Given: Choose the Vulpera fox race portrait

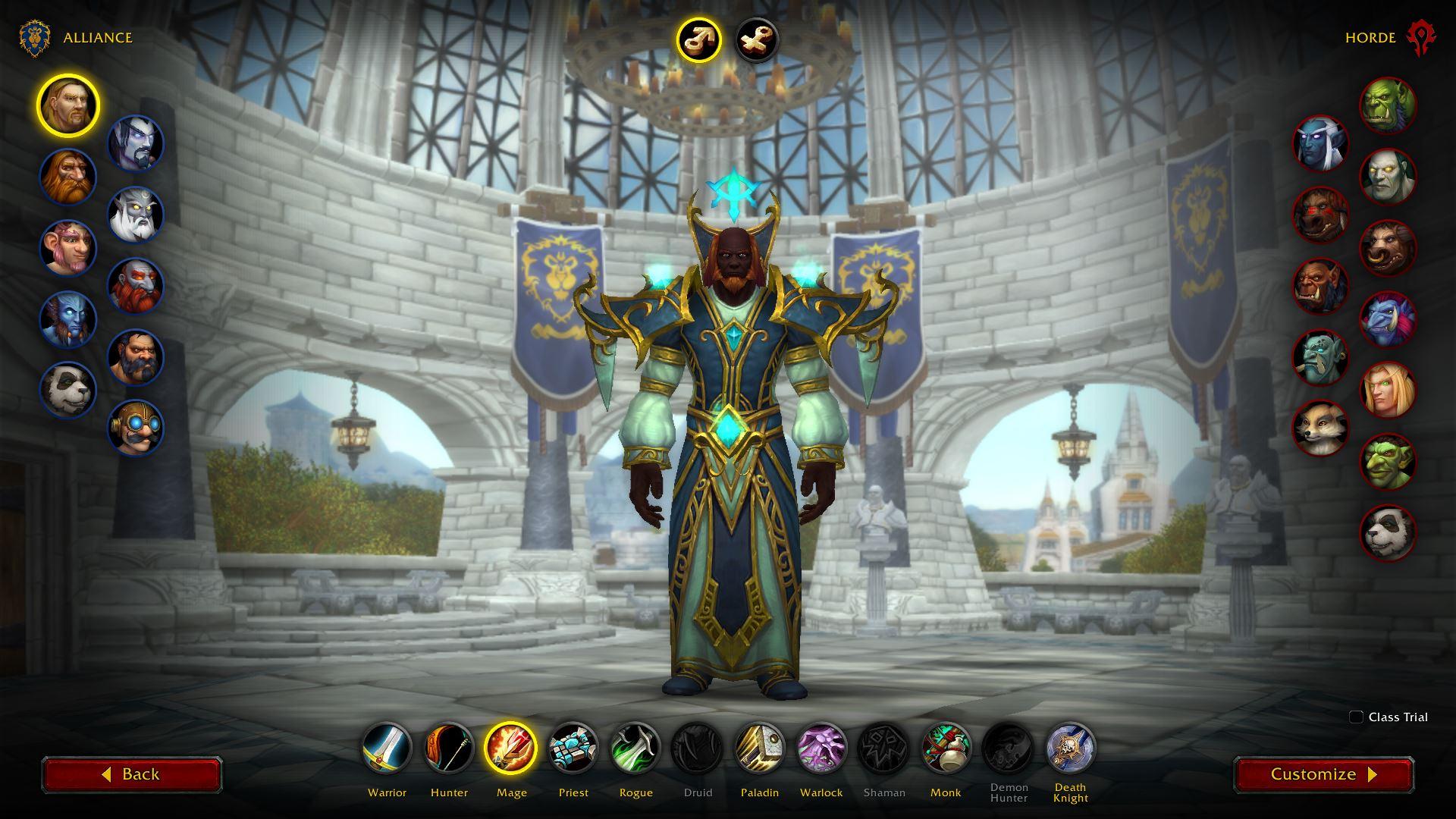Looking at the screenshot, I should coord(1320,428).
